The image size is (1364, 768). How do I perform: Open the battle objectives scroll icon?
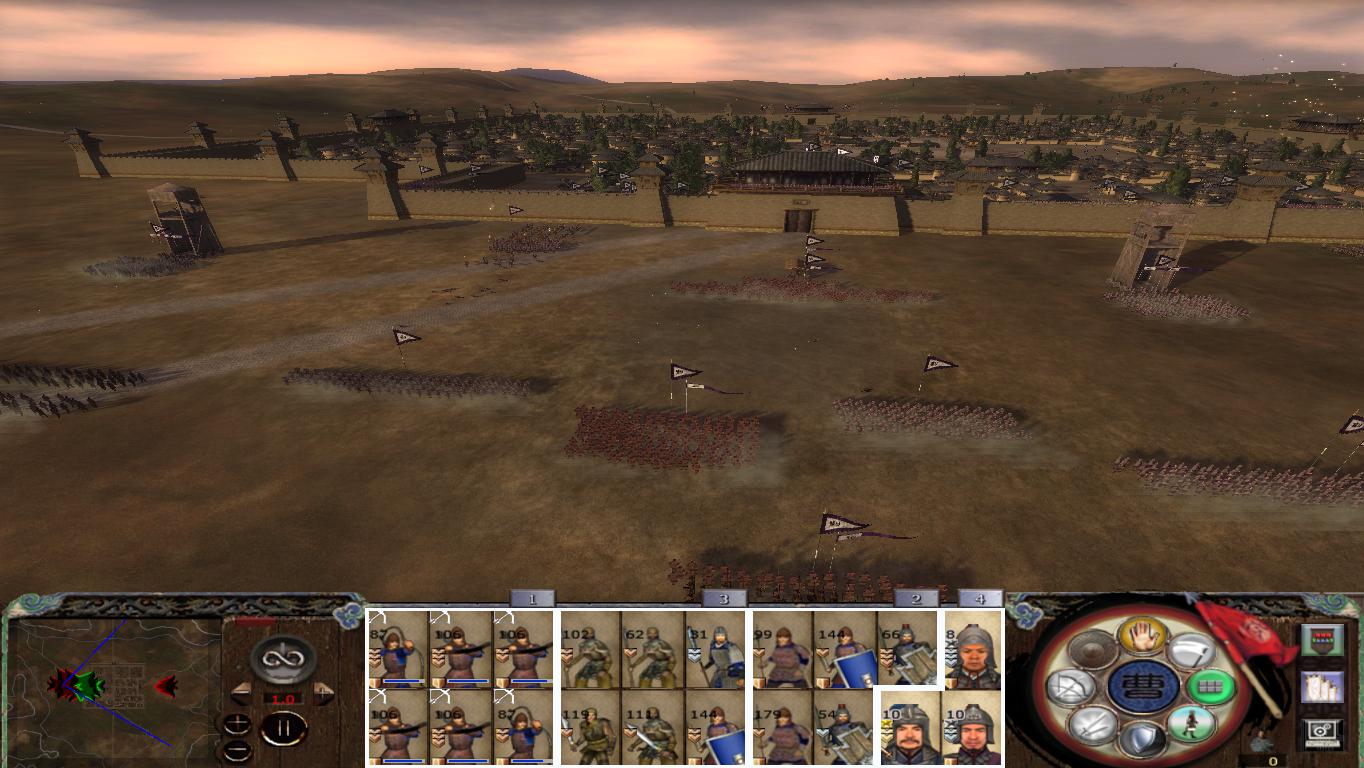click(1323, 686)
